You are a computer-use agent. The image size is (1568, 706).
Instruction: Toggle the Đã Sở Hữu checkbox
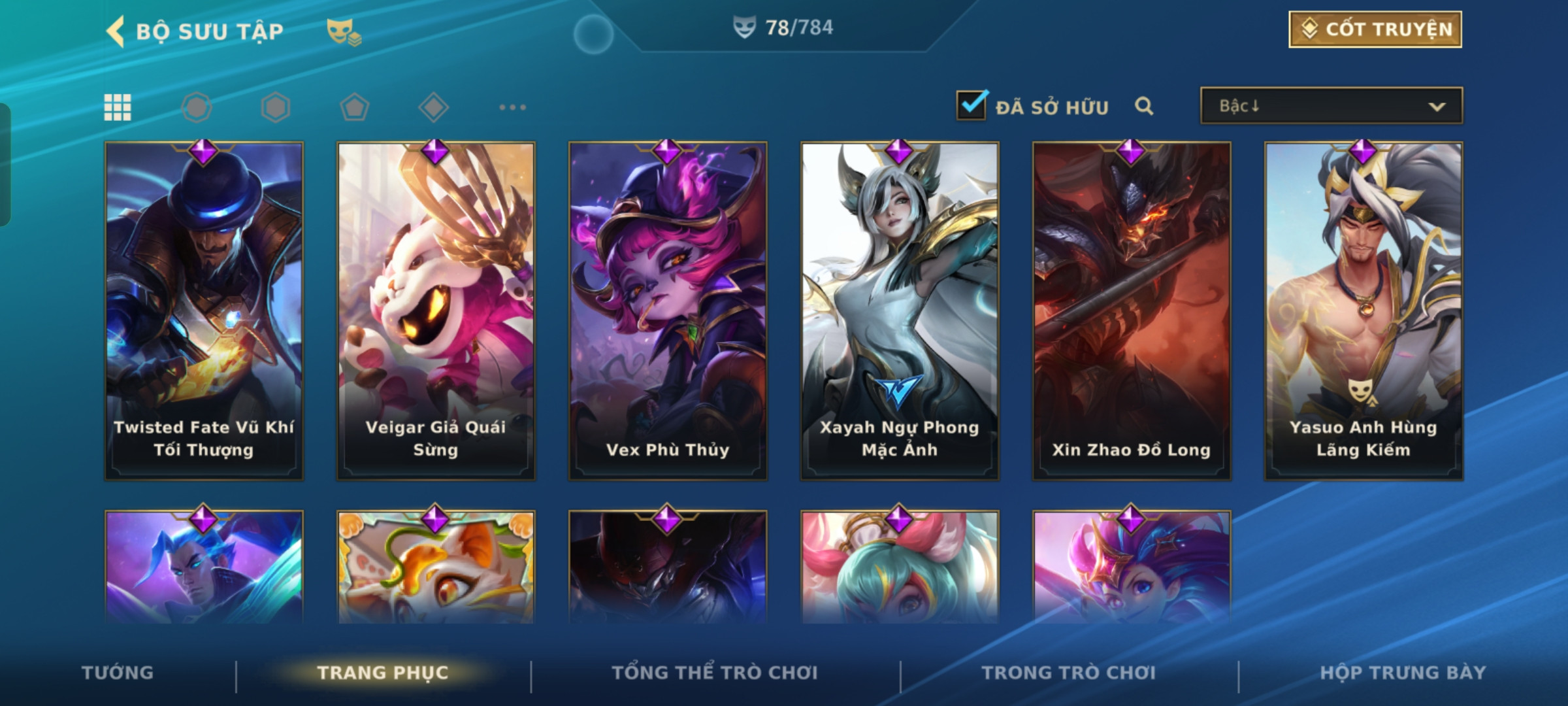[x=971, y=105]
